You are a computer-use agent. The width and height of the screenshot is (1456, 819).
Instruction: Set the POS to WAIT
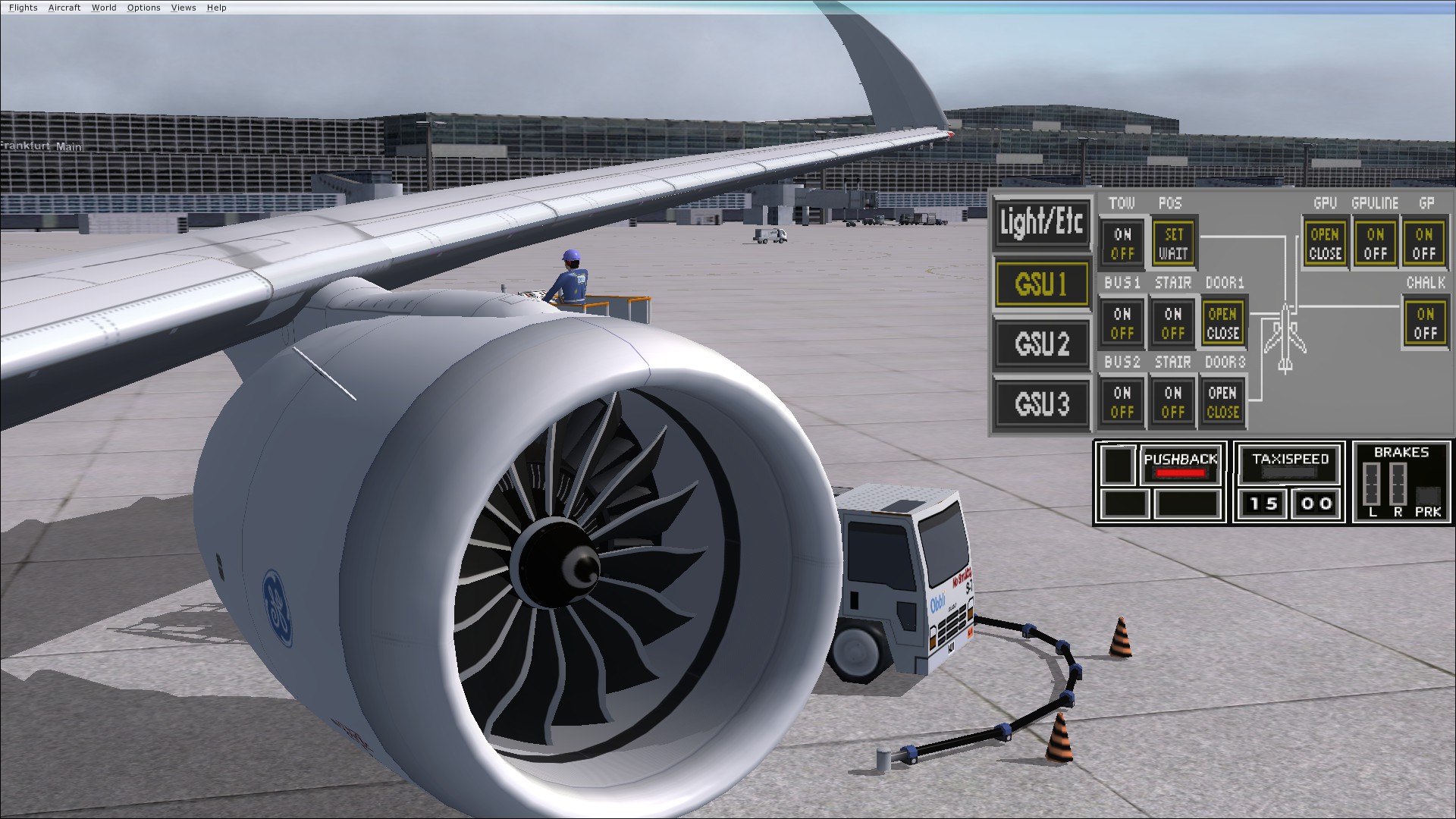1172,252
